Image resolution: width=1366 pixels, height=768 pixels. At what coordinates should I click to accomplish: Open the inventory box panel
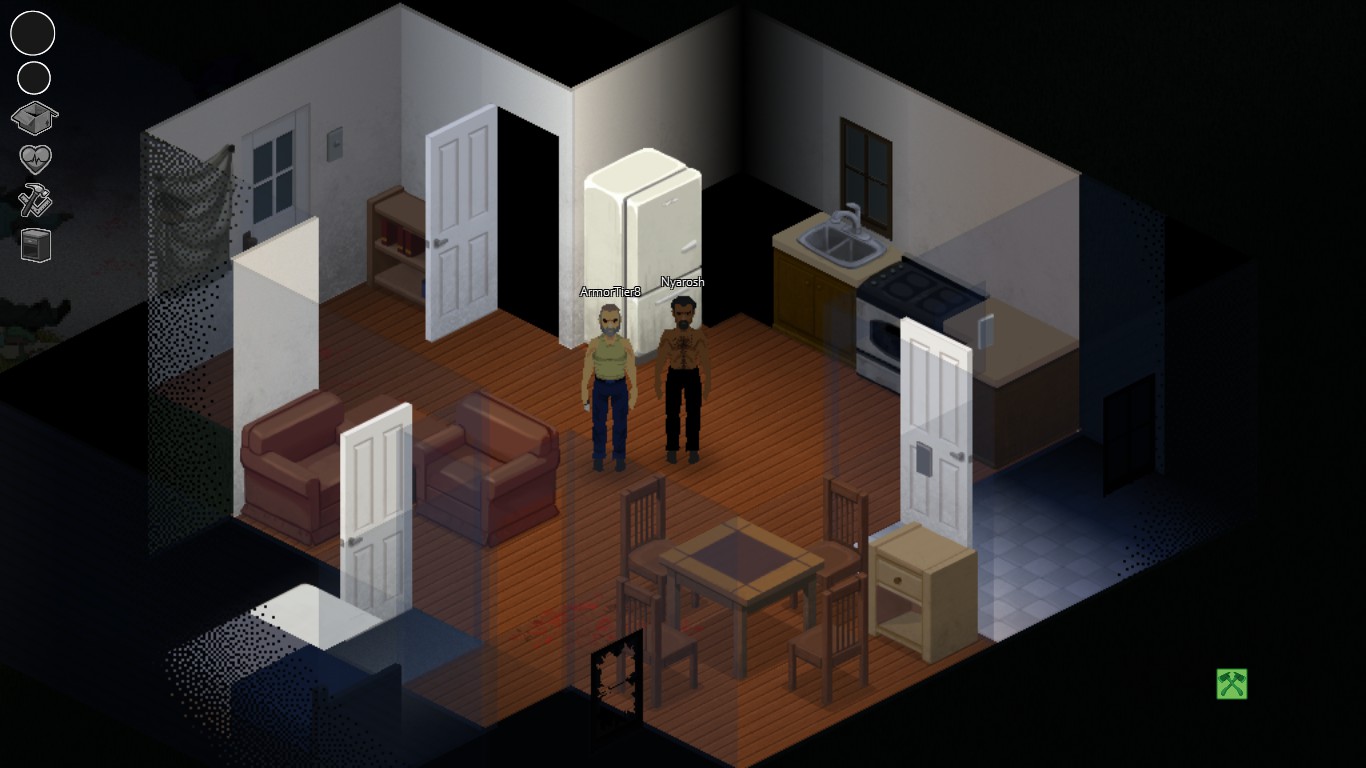(33, 116)
